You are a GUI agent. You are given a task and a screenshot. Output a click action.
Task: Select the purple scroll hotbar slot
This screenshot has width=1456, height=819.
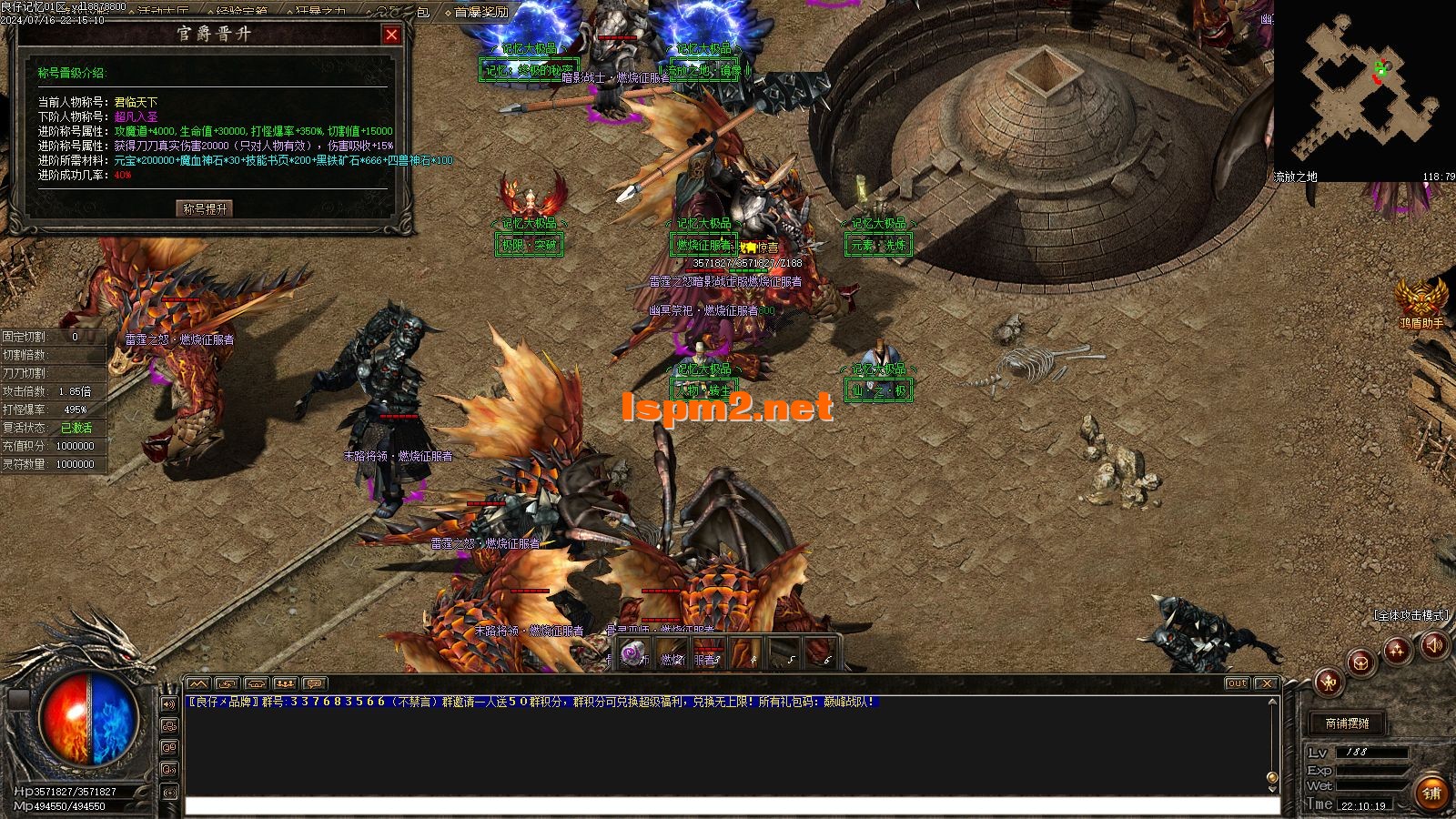tap(632, 653)
